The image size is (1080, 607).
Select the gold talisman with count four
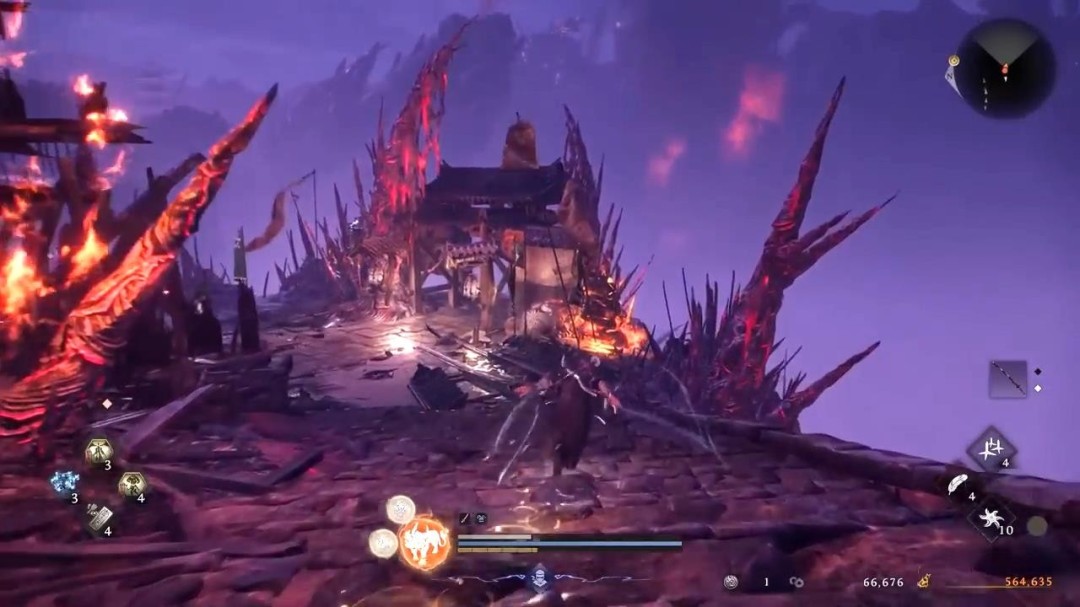pos(132,485)
